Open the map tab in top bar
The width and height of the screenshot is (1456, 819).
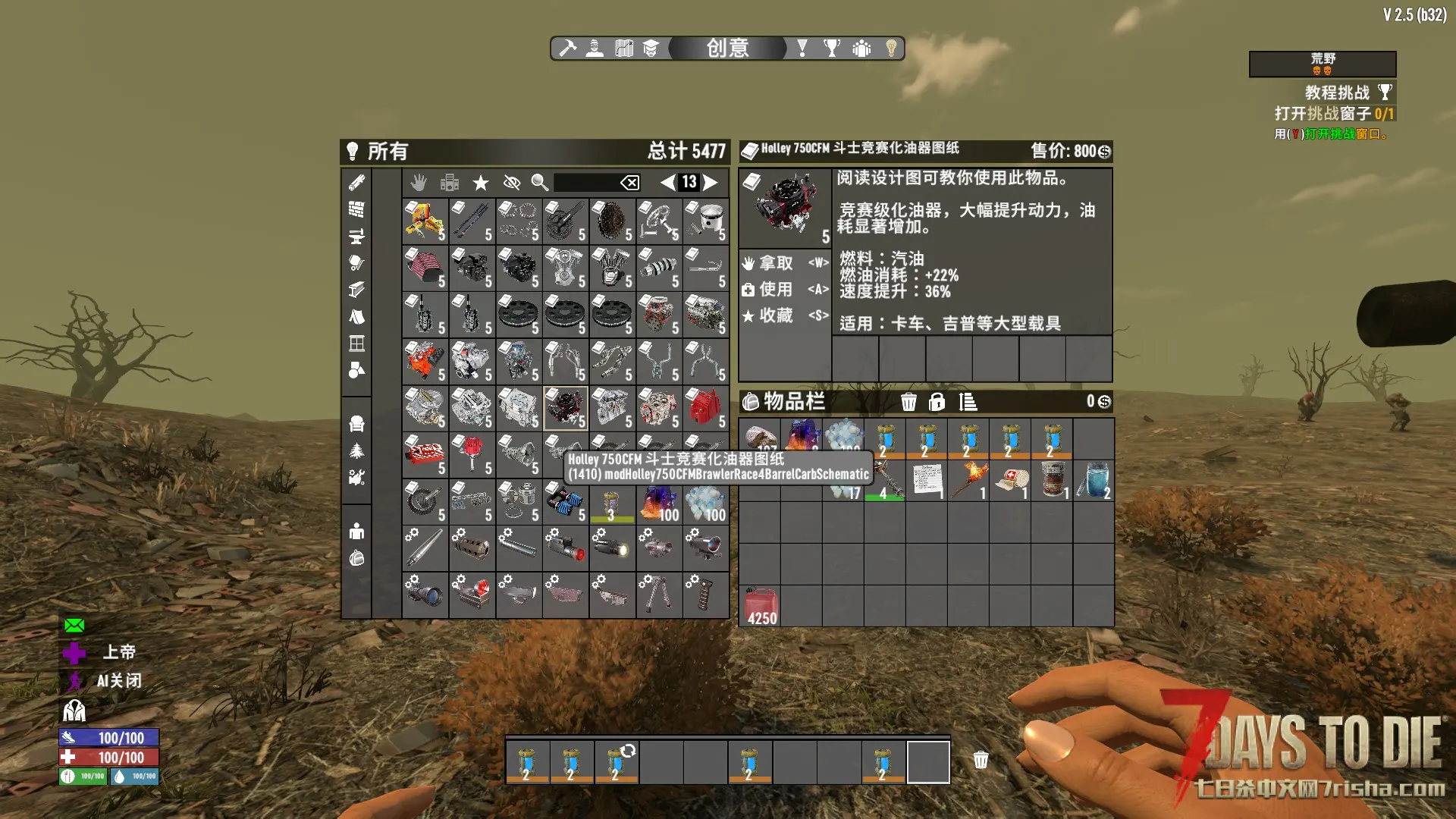click(623, 49)
